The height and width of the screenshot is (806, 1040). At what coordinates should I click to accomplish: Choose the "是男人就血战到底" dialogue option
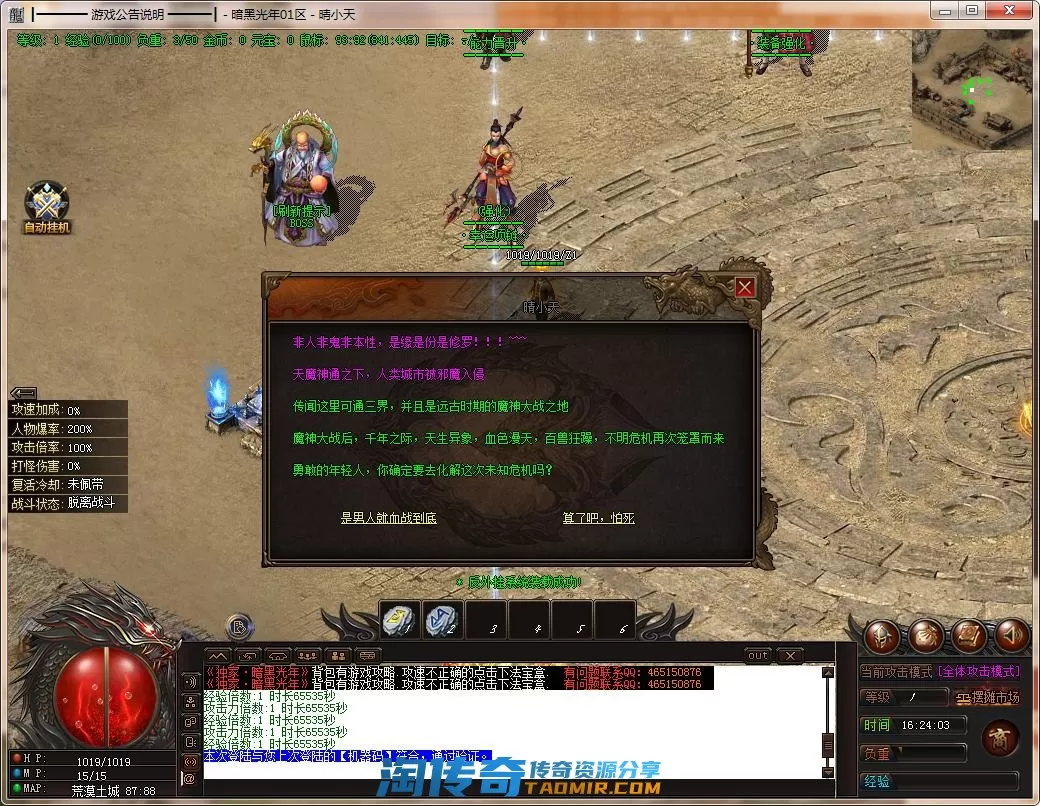[389, 518]
